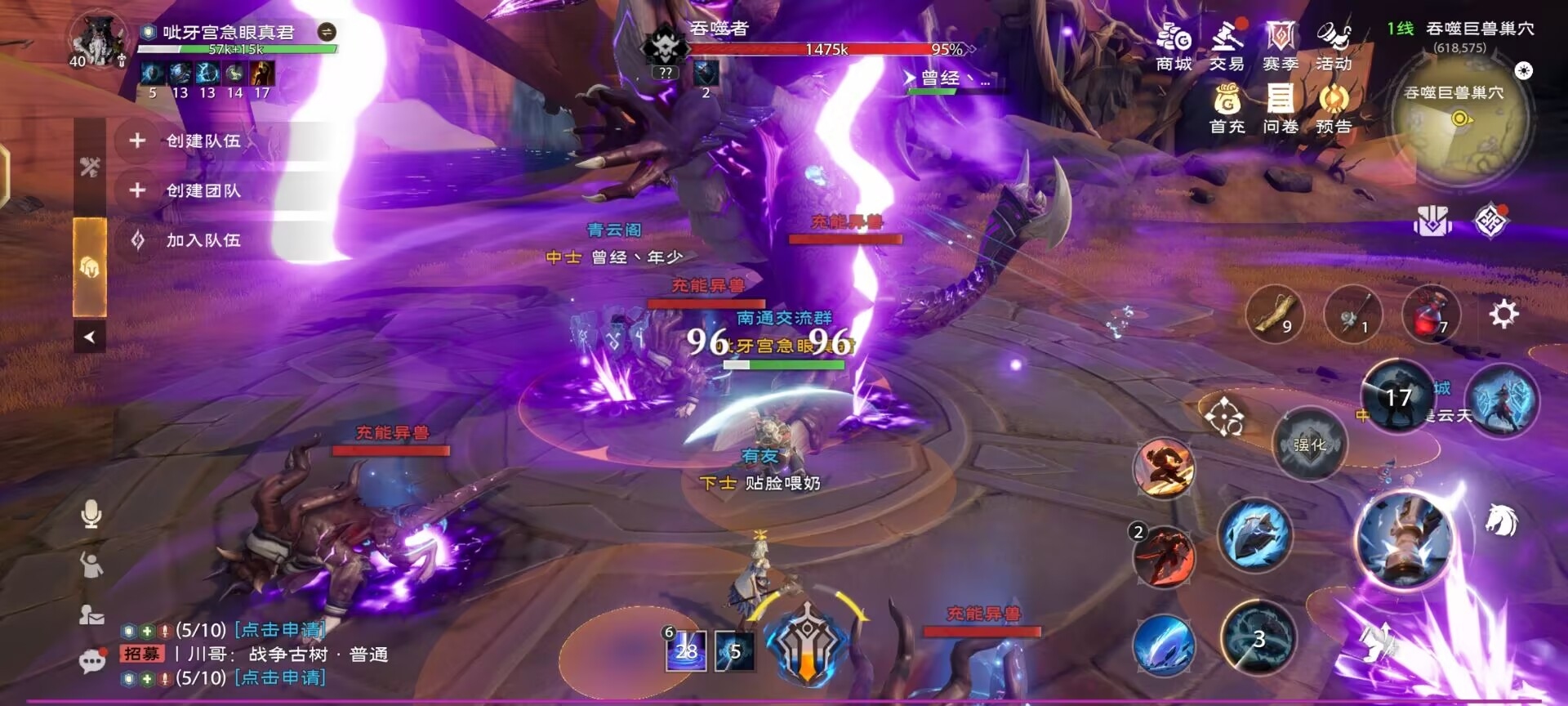This screenshot has height=706, width=1568.
Task: Tap the 强化 enhance skill button
Action: tap(1309, 445)
